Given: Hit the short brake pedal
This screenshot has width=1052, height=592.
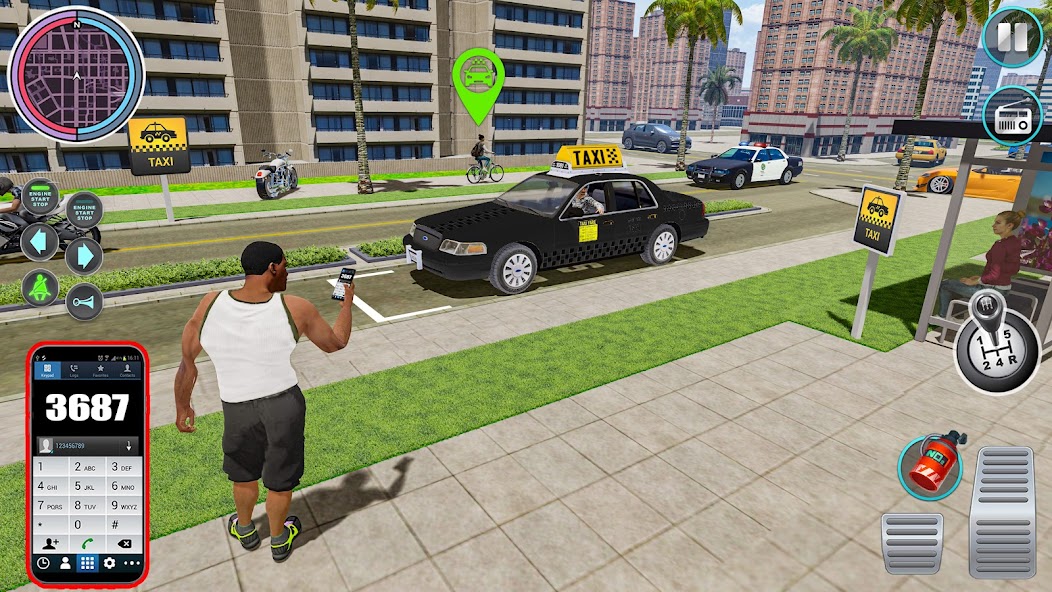Looking at the screenshot, I should tap(911, 543).
